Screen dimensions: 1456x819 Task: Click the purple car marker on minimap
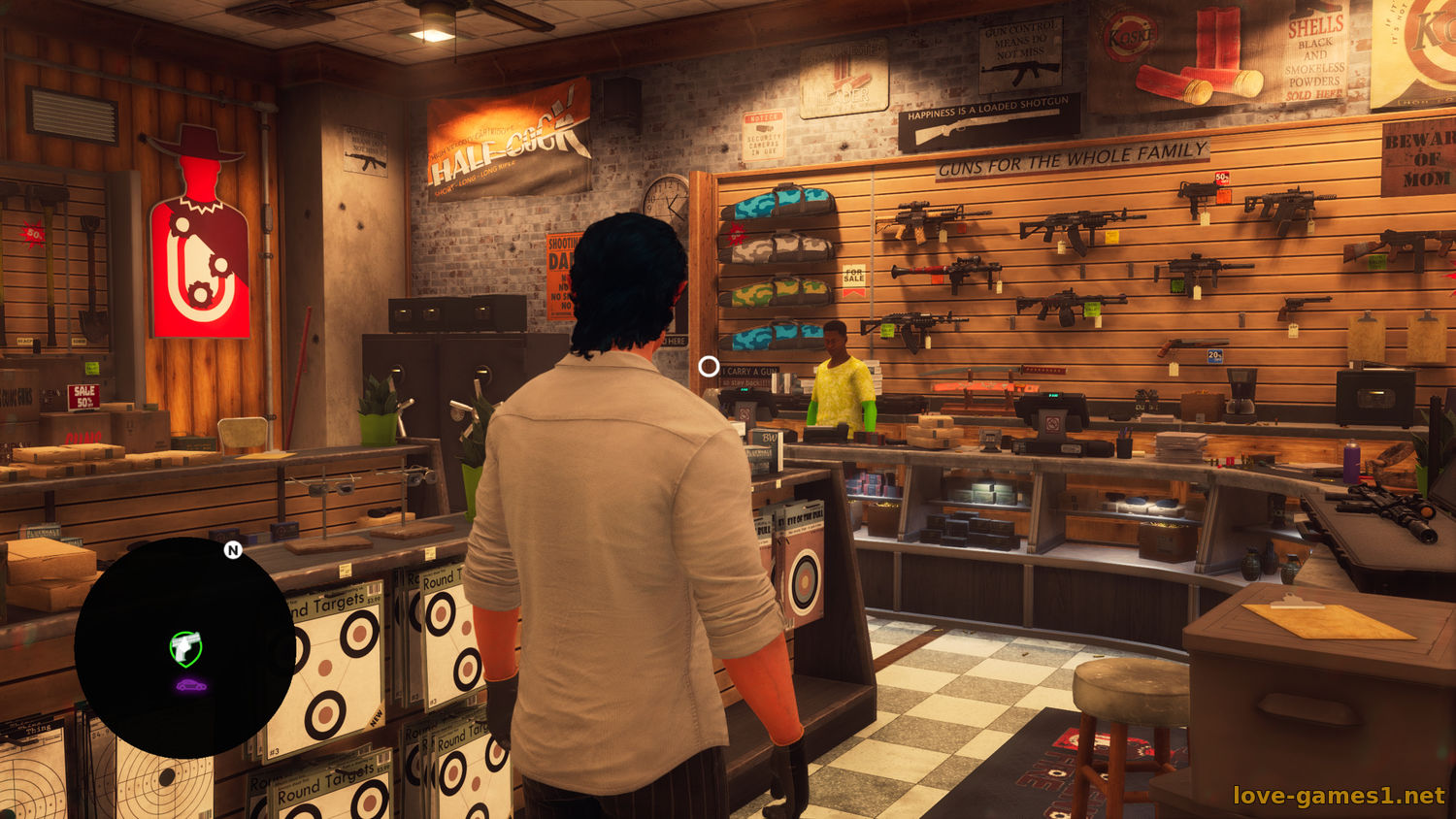(190, 685)
